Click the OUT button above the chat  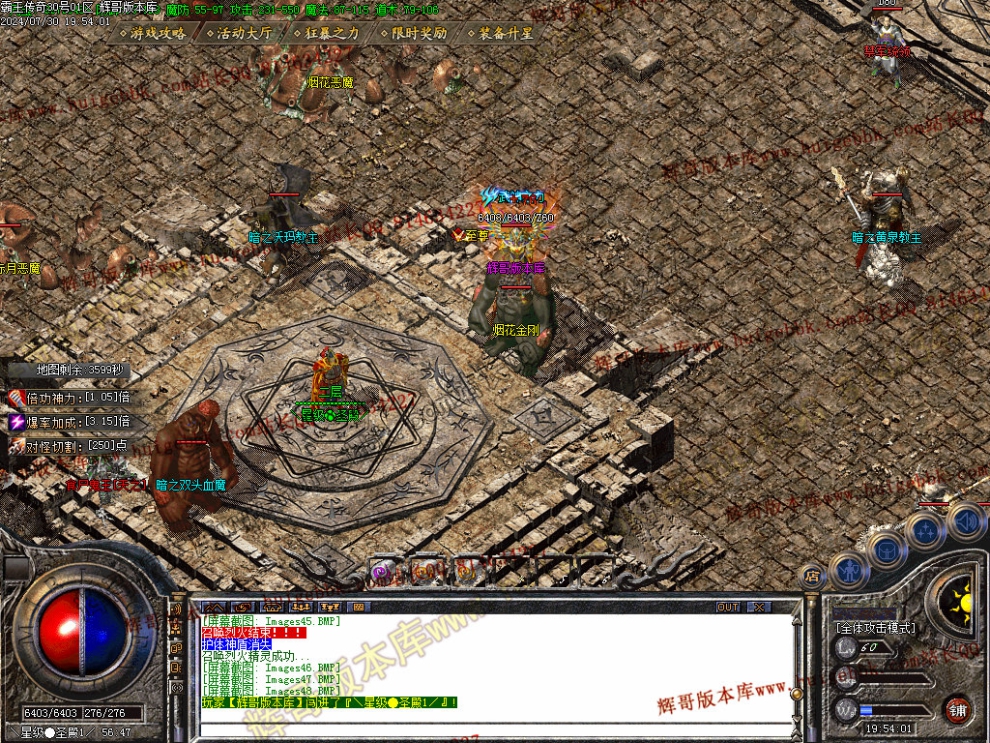728,607
